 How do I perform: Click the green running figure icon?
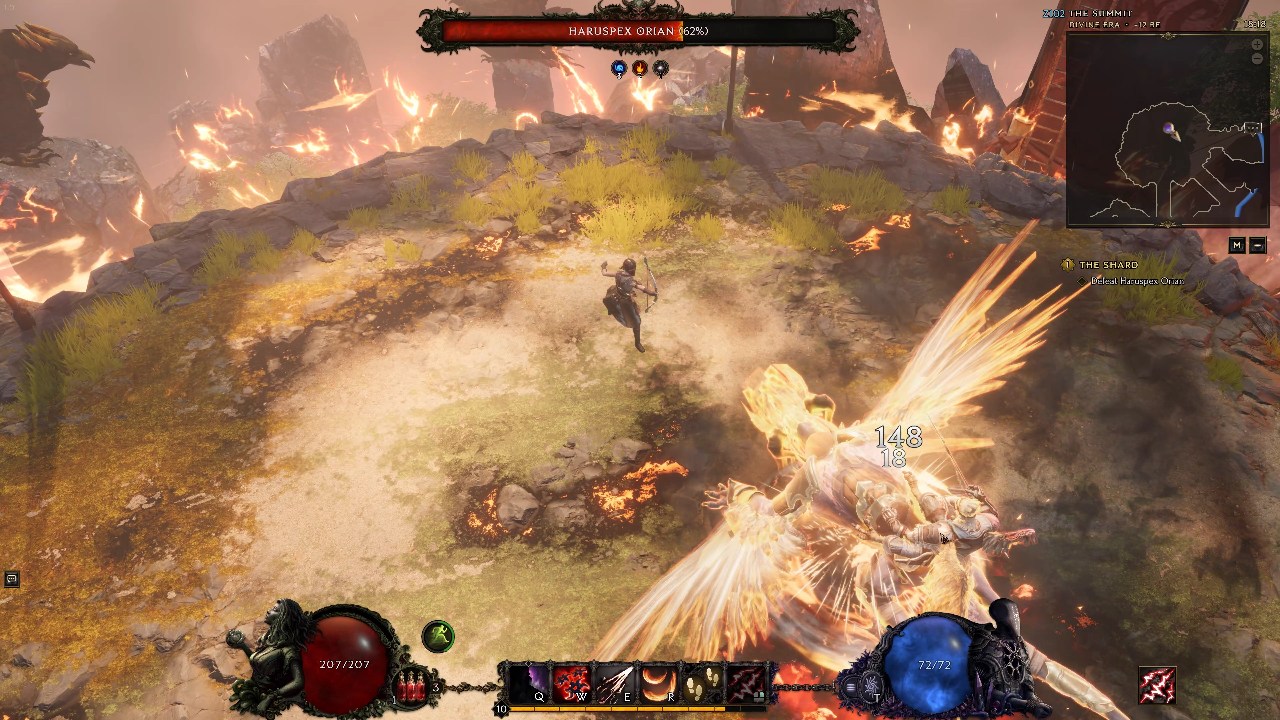click(x=438, y=636)
